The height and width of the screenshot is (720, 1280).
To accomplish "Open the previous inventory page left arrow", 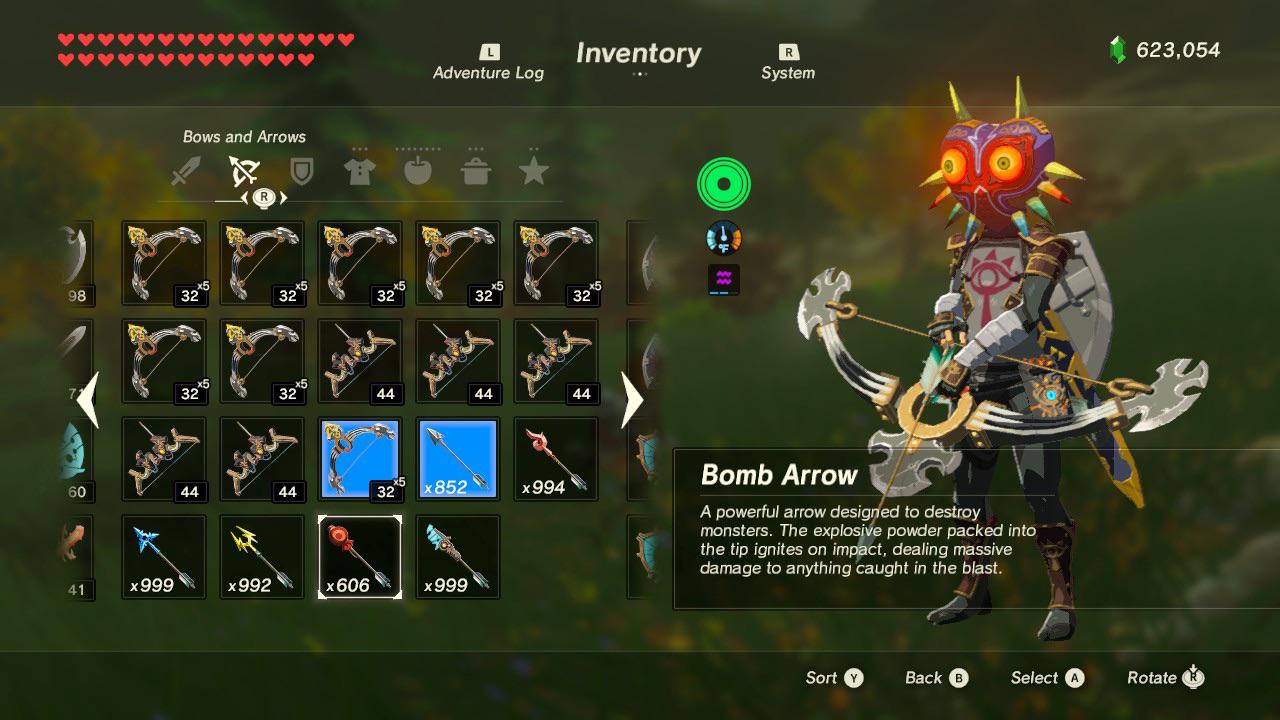I will pos(88,400).
